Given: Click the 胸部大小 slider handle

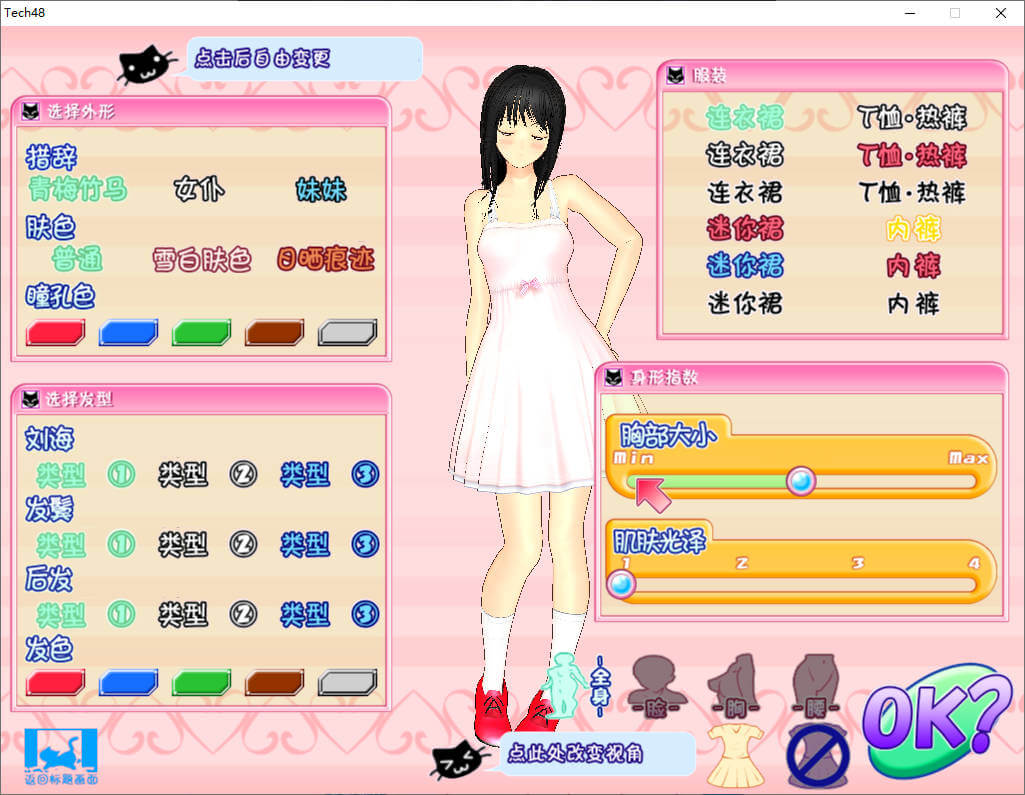Looking at the screenshot, I should (x=800, y=482).
